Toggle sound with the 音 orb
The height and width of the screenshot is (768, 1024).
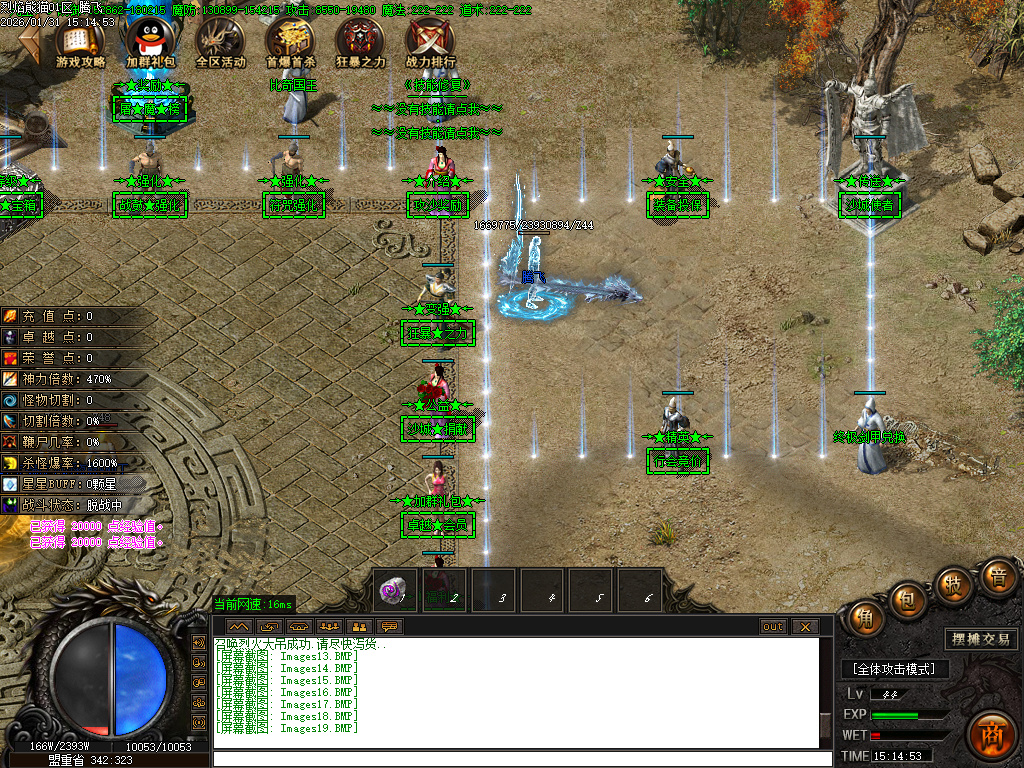pyautogui.click(x=997, y=577)
